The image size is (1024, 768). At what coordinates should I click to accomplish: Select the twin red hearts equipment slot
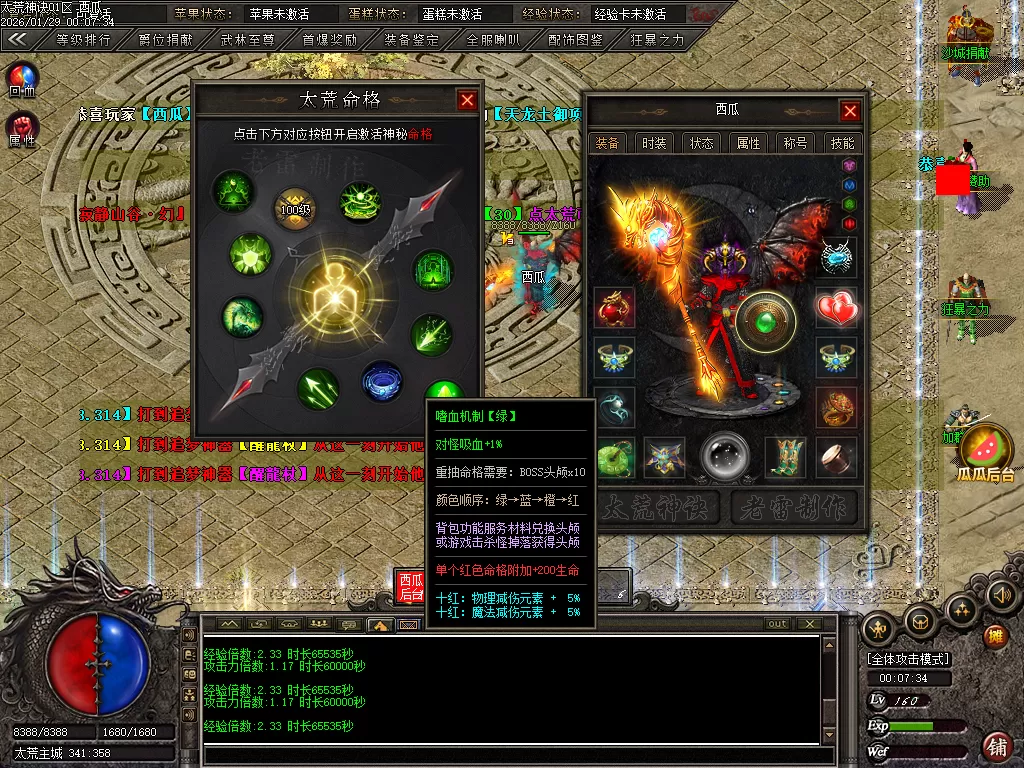pyautogui.click(x=837, y=308)
